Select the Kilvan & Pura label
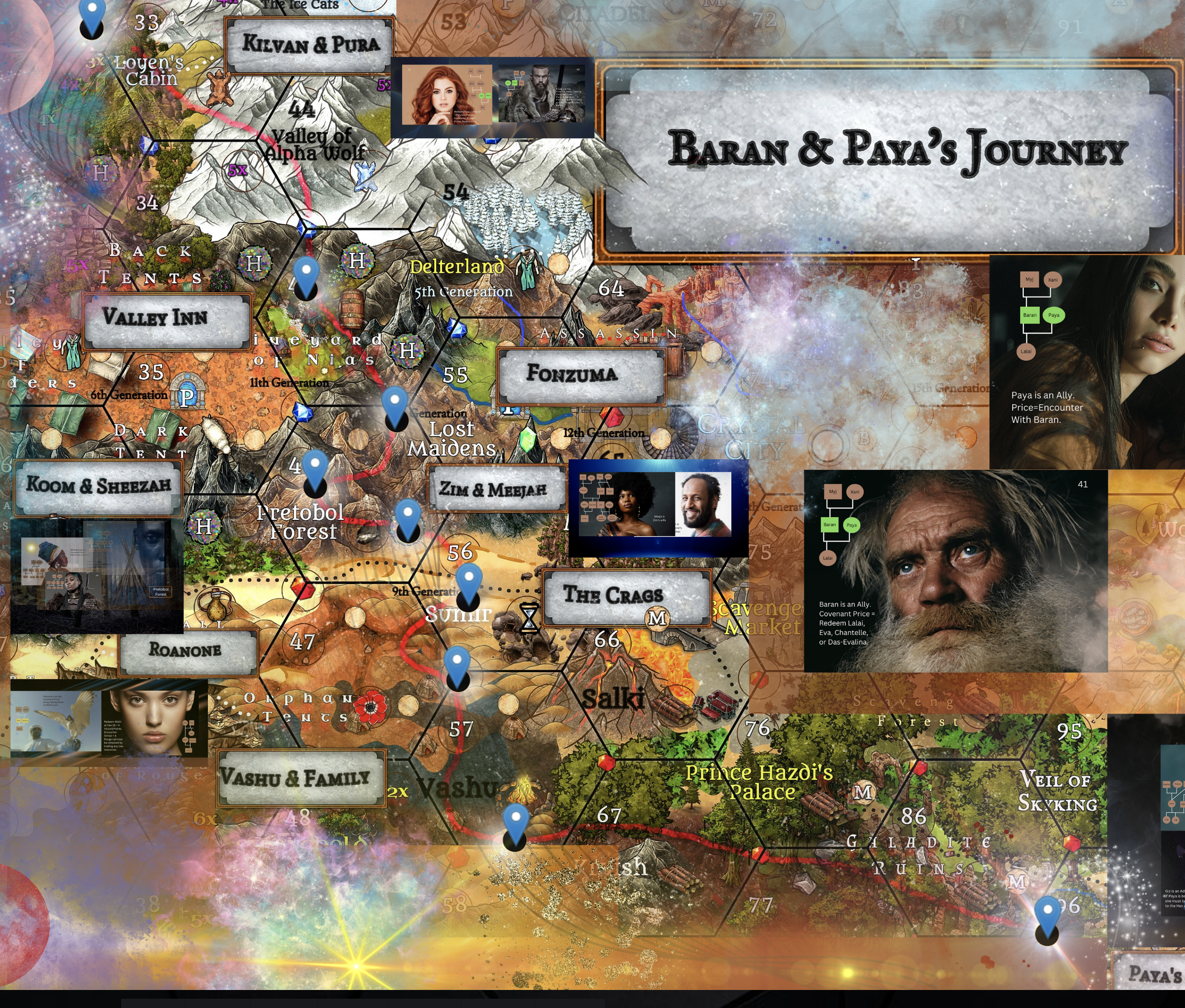 coord(310,45)
